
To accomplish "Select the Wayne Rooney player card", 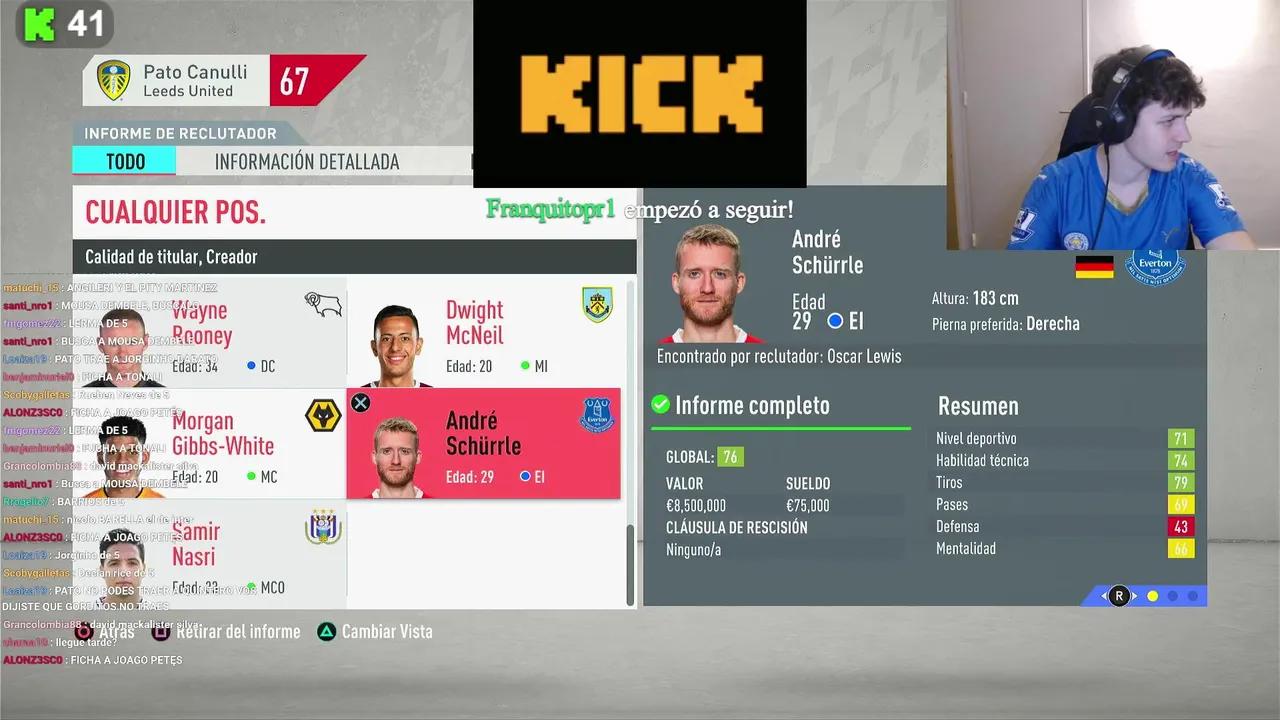I will 212,333.
